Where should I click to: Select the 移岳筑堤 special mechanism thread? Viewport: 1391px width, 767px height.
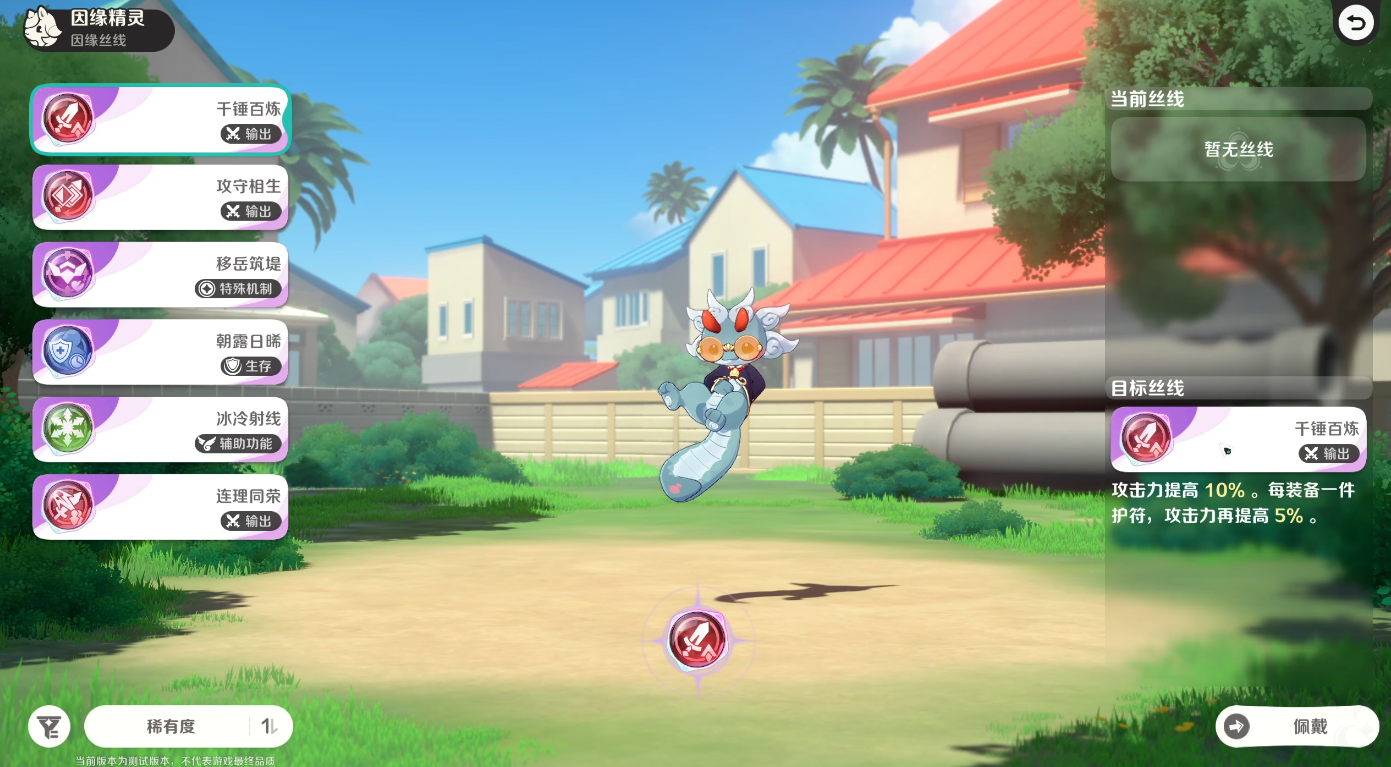(x=160, y=275)
